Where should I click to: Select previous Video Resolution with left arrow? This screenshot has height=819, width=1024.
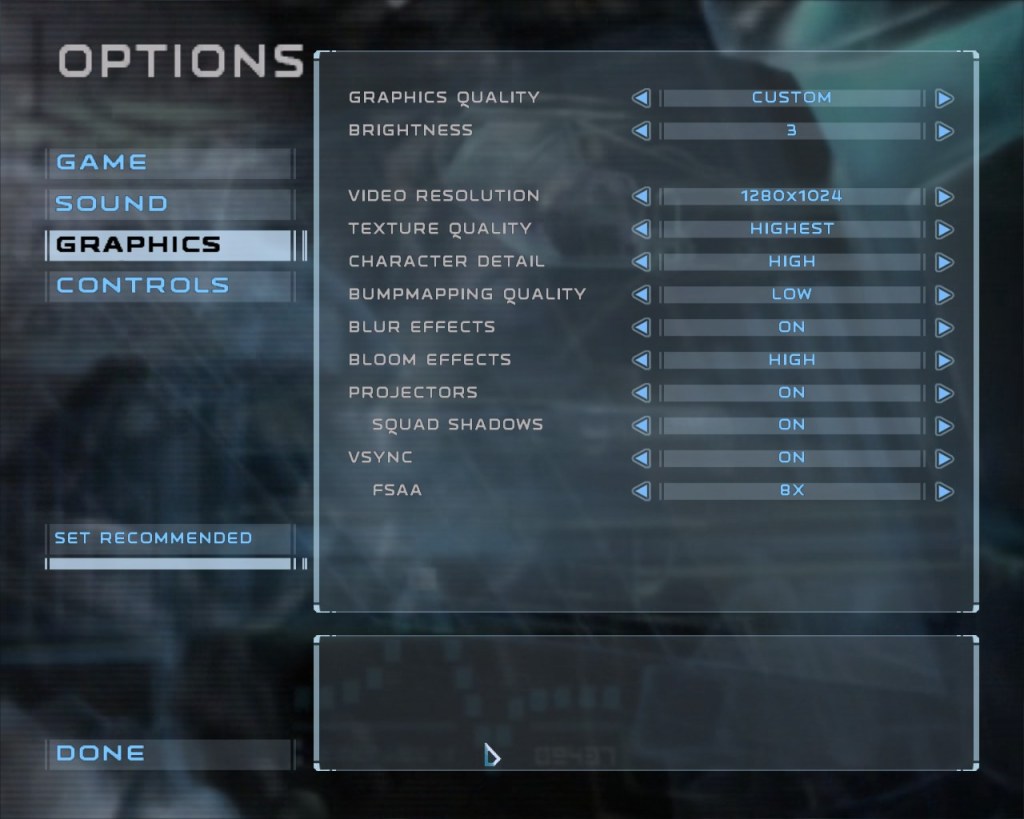tap(641, 196)
